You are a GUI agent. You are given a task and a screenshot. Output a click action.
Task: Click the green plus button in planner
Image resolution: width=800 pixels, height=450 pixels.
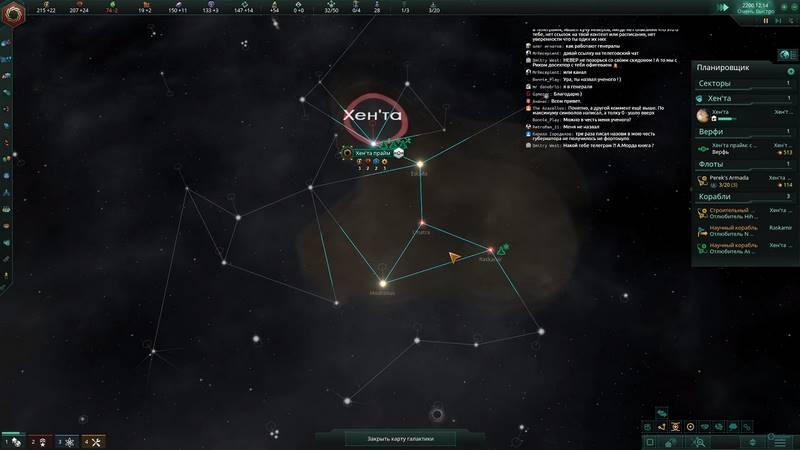(790, 71)
